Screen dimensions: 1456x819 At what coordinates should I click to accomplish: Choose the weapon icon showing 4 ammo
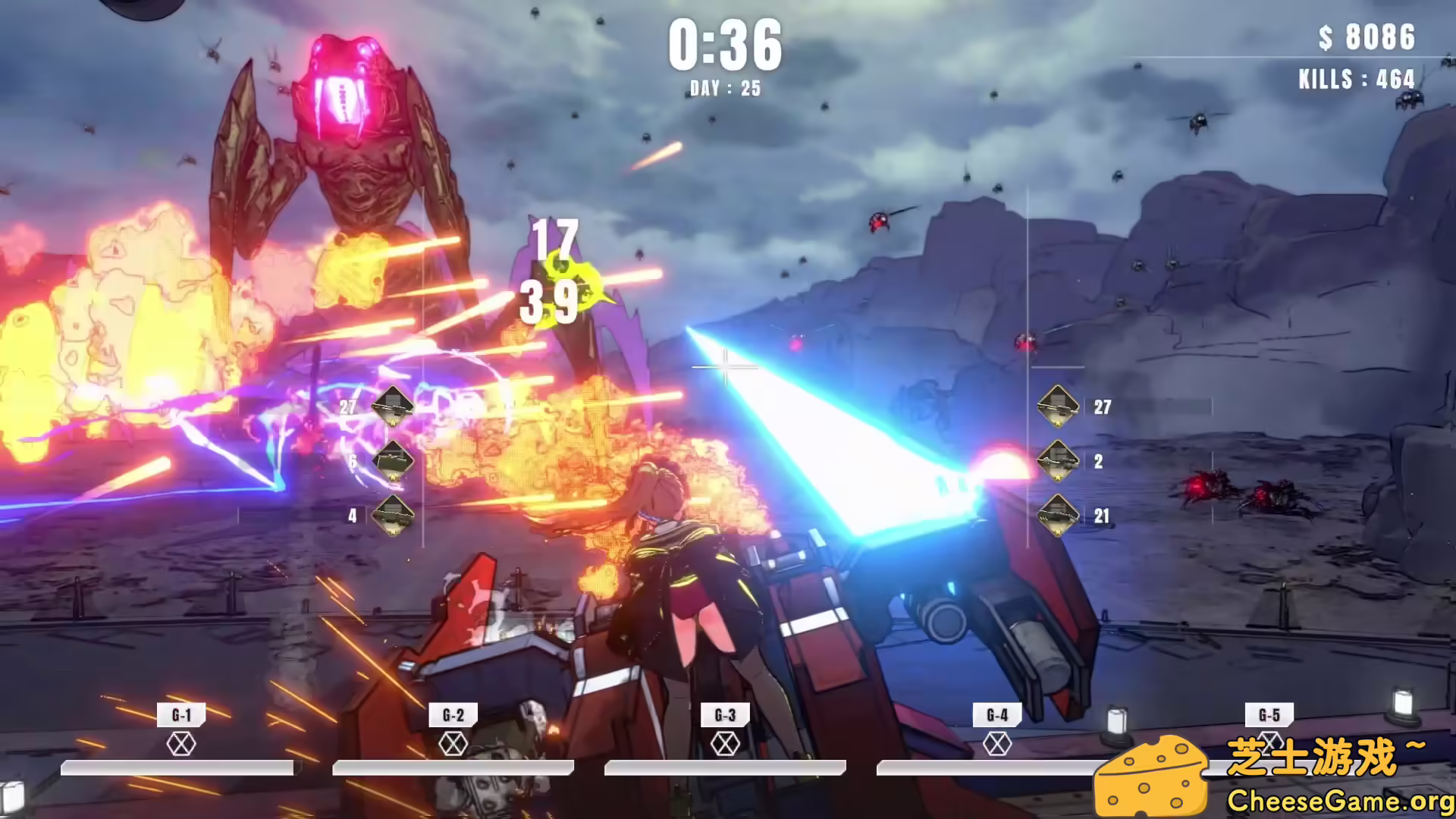point(393,515)
